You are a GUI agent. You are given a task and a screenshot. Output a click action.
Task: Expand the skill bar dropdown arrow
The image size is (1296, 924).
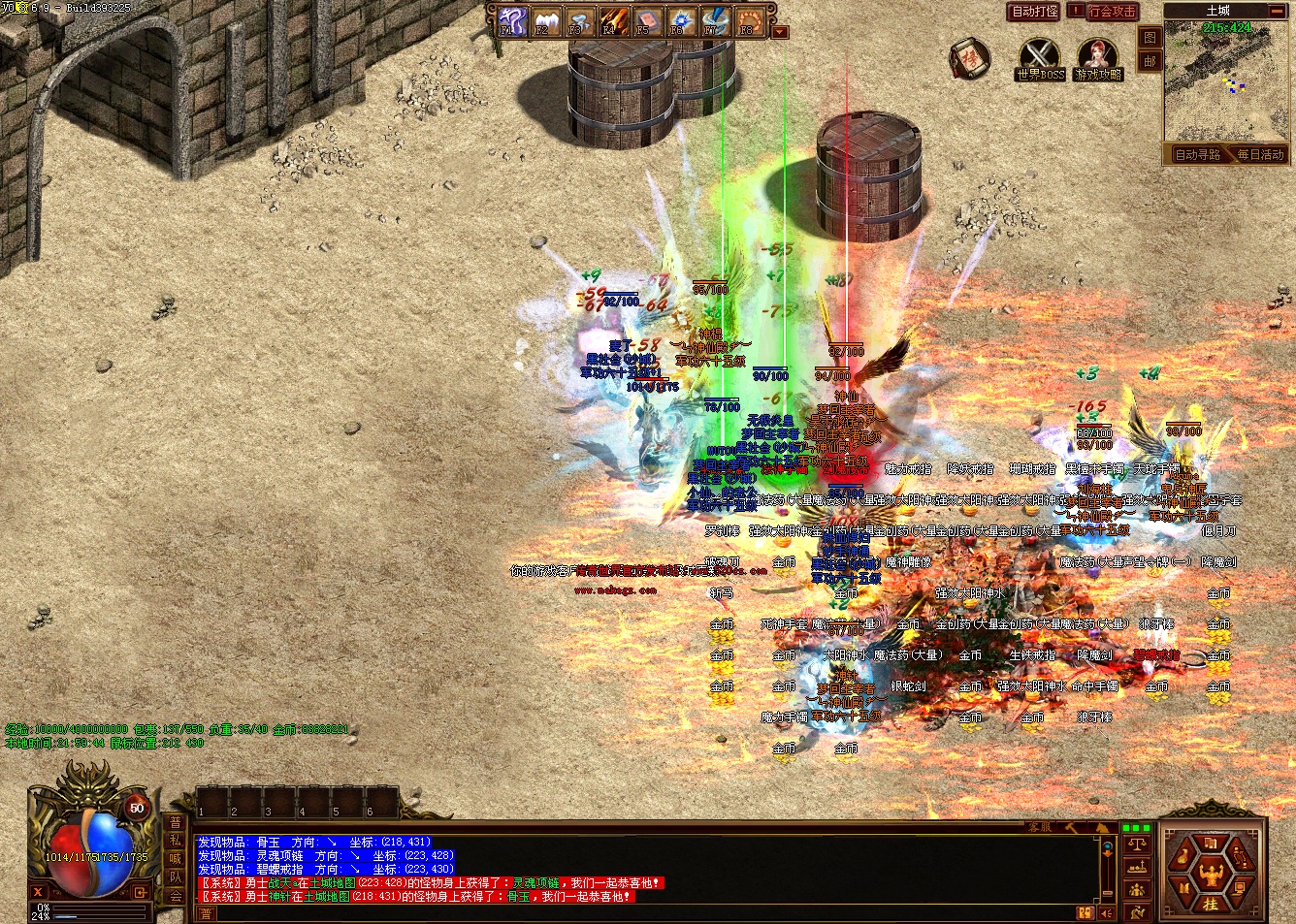[779, 32]
